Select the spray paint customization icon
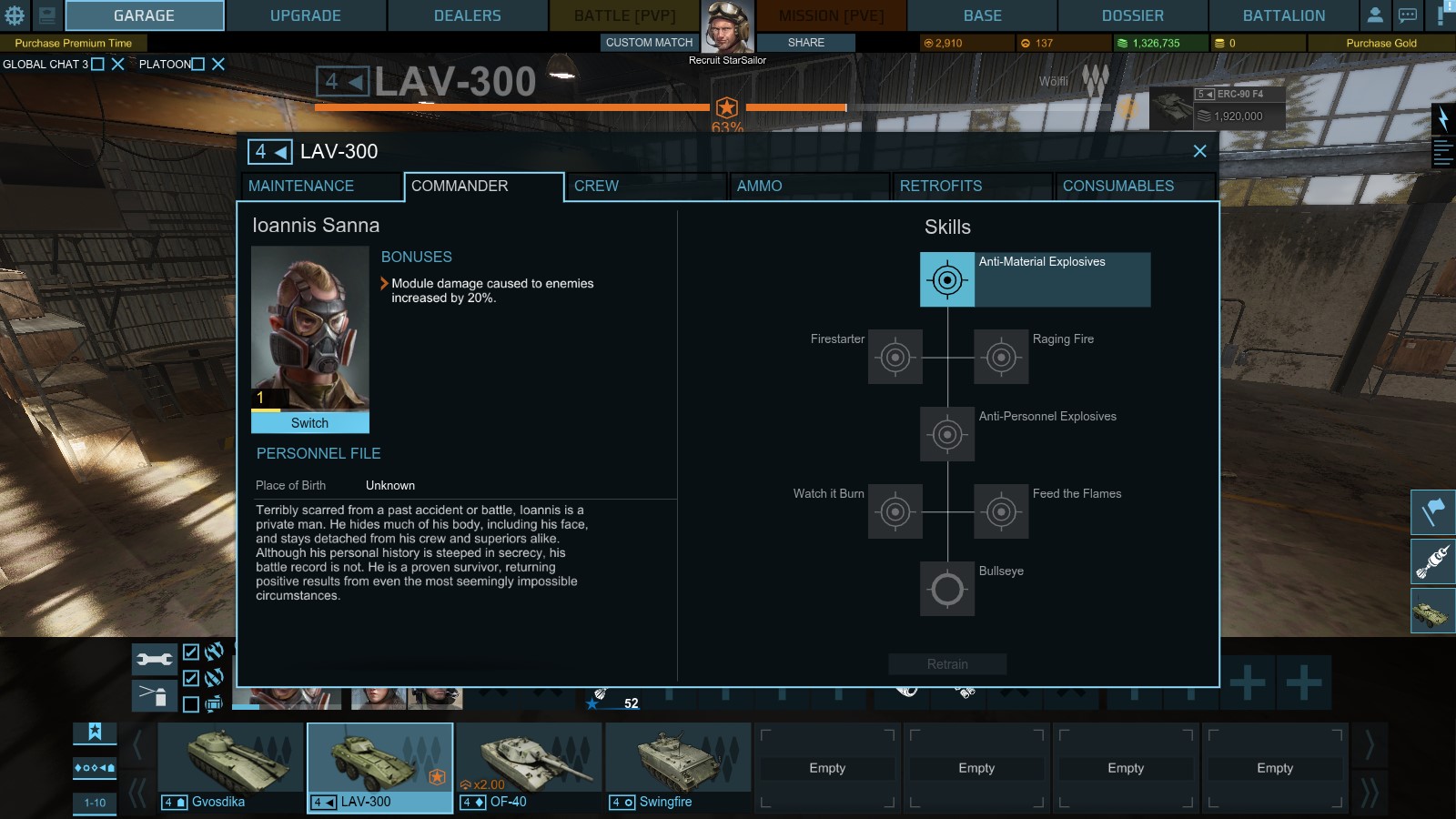Image resolution: width=1456 pixels, height=819 pixels. coord(155,694)
